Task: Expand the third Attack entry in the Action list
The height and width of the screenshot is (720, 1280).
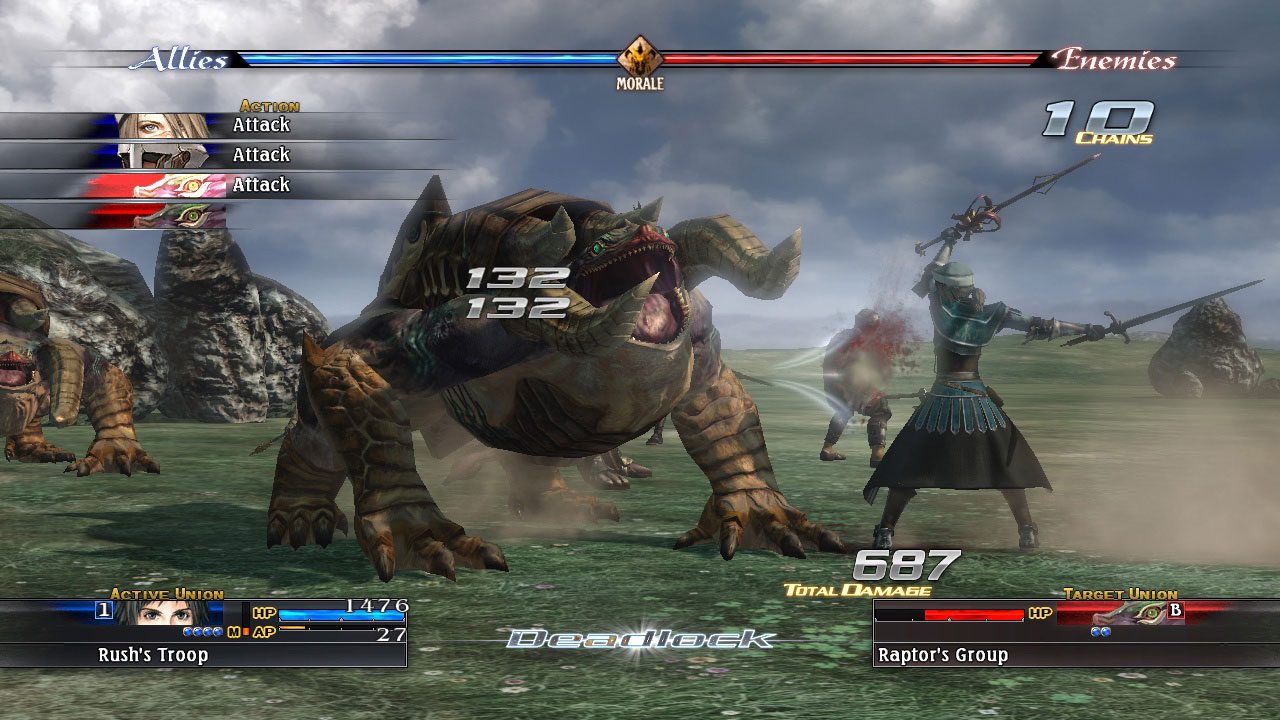Action: [x=262, y=184]
